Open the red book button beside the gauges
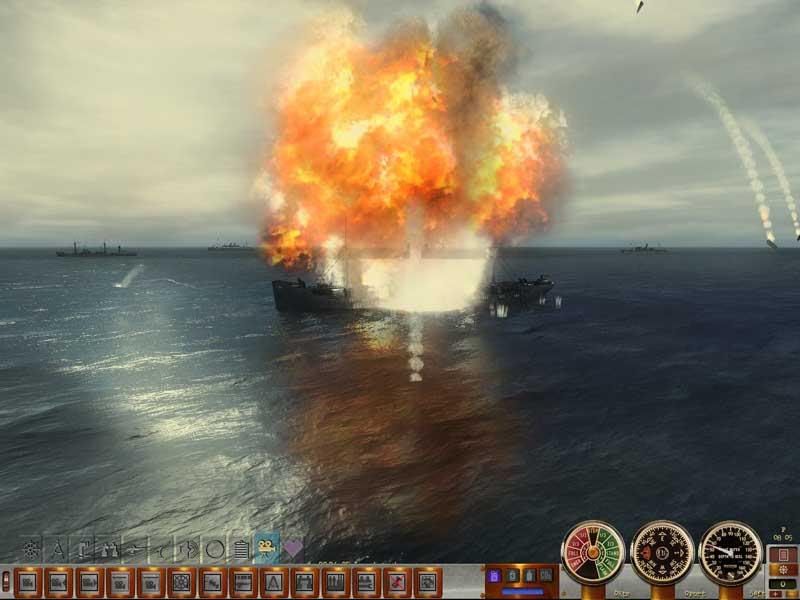 click(783, 554)
